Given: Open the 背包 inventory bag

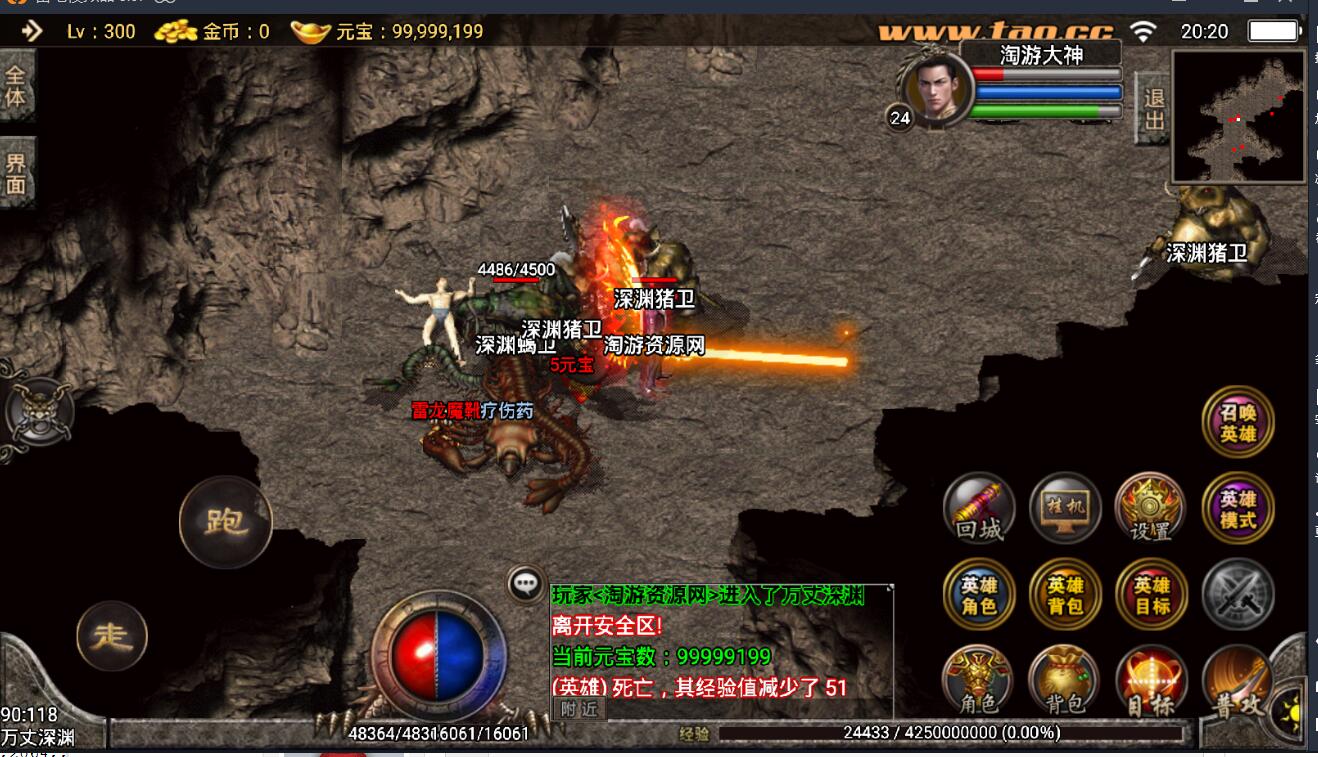Looking at the screenshot, I should pos(1065,681).
